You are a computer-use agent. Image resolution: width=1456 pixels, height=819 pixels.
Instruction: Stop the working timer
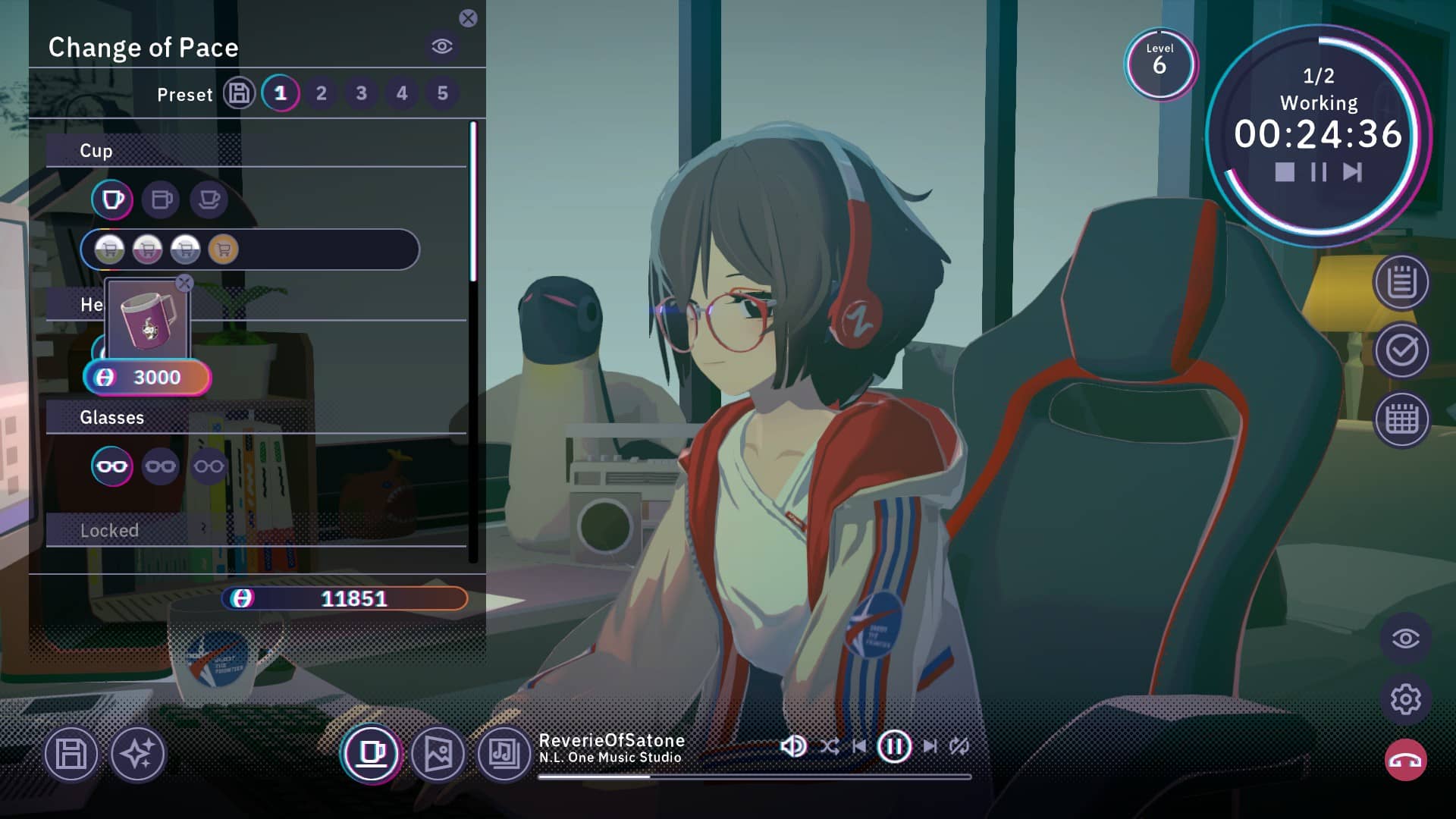[x=1285, y=172]
